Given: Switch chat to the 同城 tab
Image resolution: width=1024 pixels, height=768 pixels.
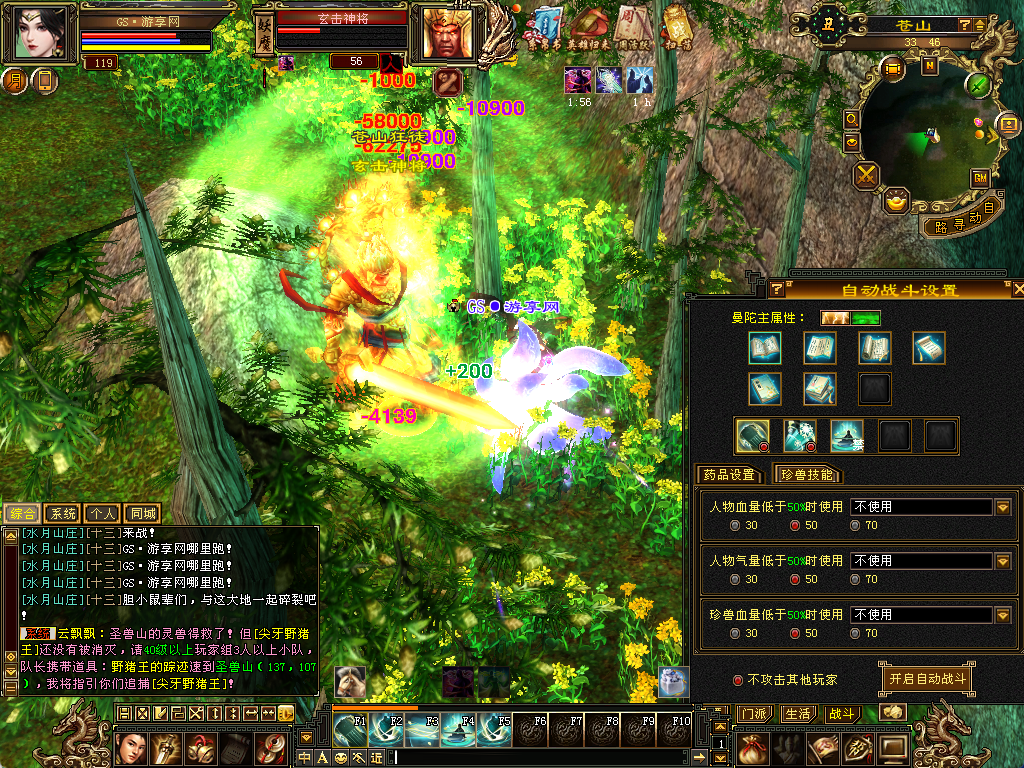Looking at the screenshot, I should 143,514.
